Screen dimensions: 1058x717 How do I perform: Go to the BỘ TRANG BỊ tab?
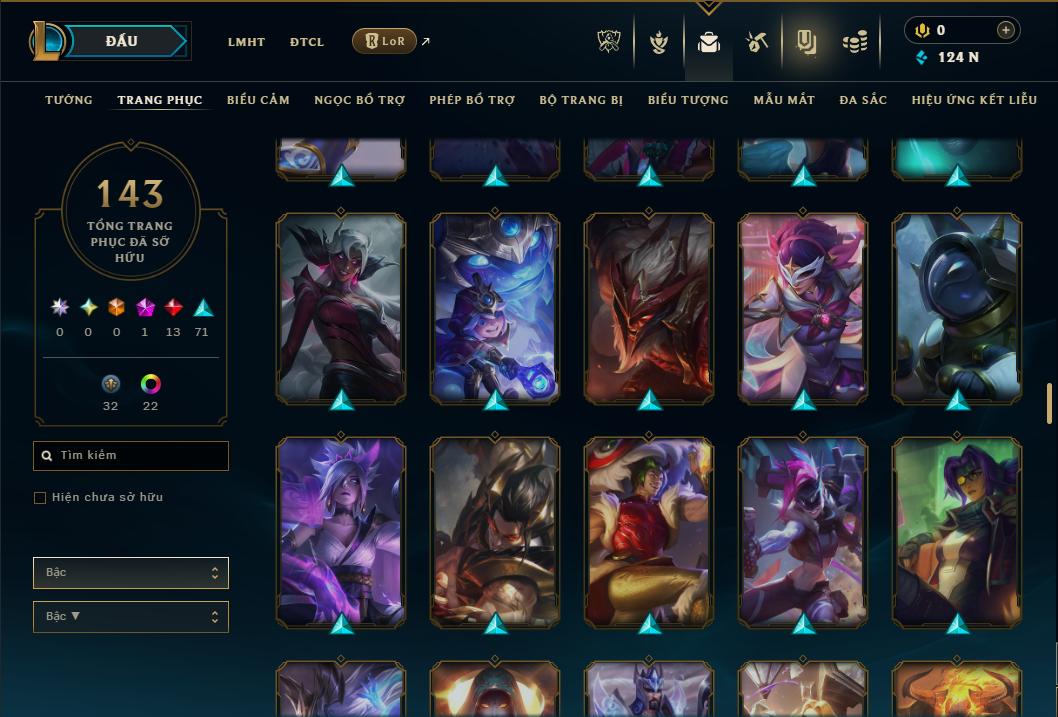pos(581,100)
